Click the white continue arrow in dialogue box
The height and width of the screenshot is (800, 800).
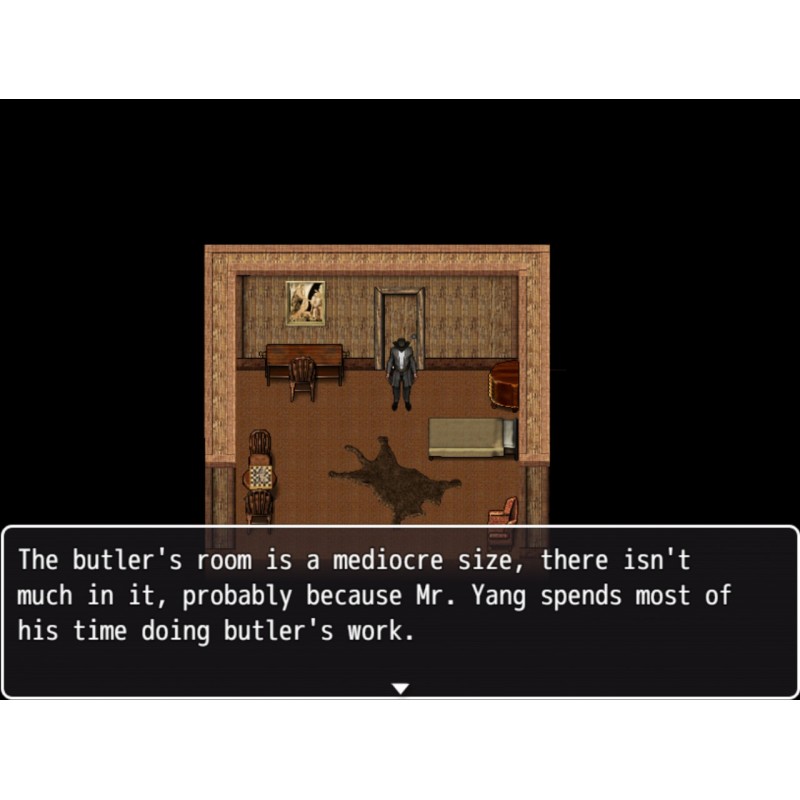[400, 688]
